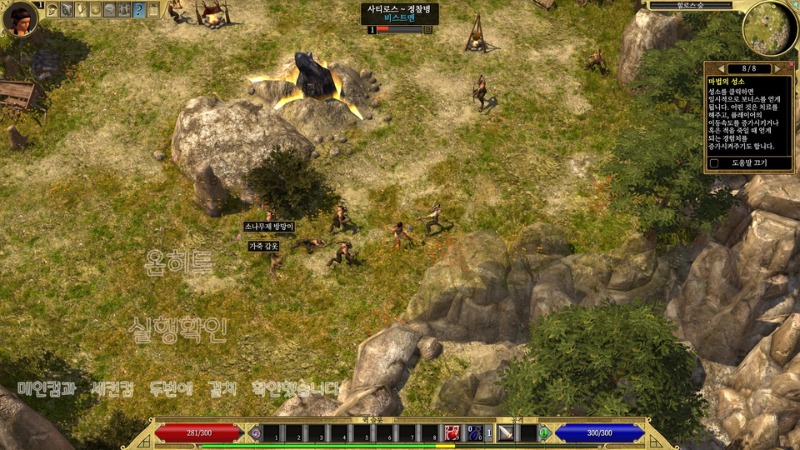Use the red health potion slot
The image size is (800, 450).
(x=452, y=433)
